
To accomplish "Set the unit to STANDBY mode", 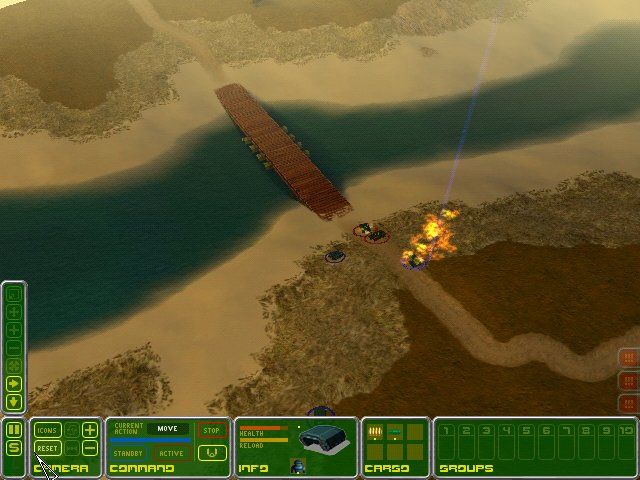I will pos(129,453).
